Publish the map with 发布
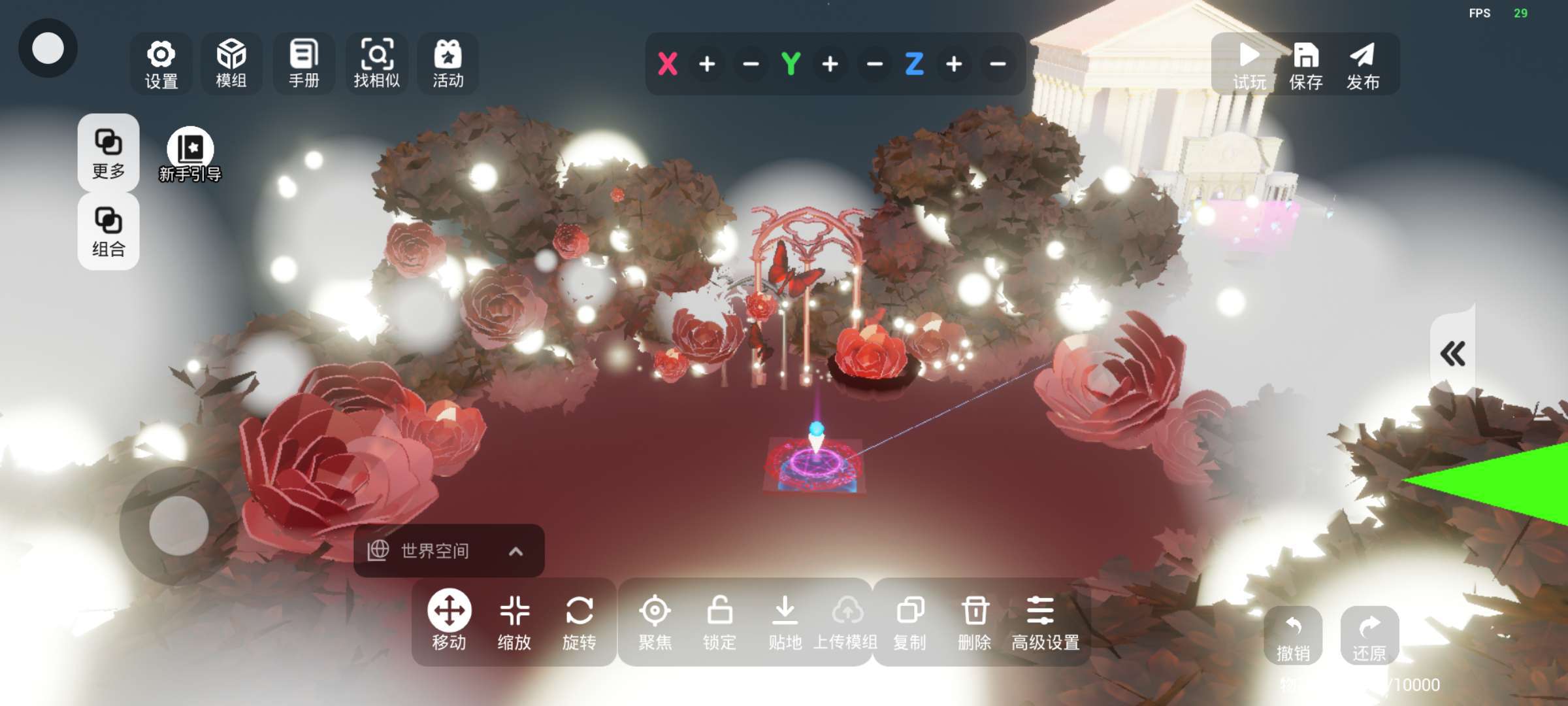The image size is (1568, 706). (1363, 64)
